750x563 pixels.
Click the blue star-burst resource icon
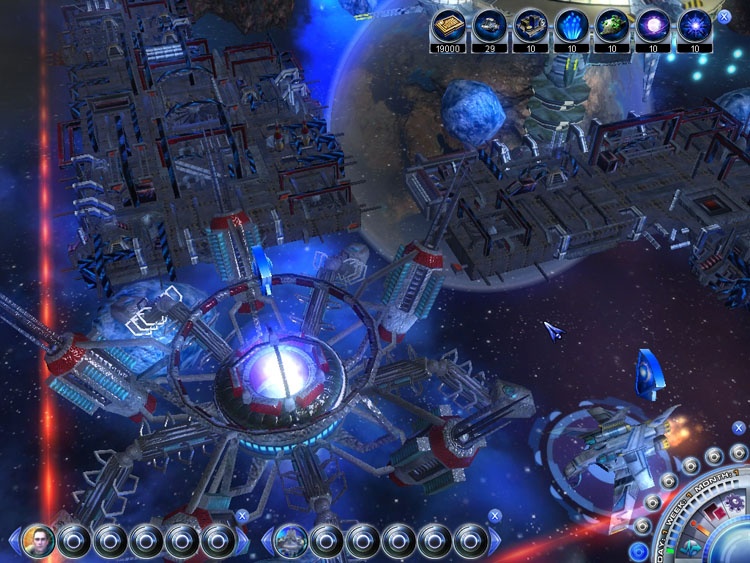(x=694, y=25)
